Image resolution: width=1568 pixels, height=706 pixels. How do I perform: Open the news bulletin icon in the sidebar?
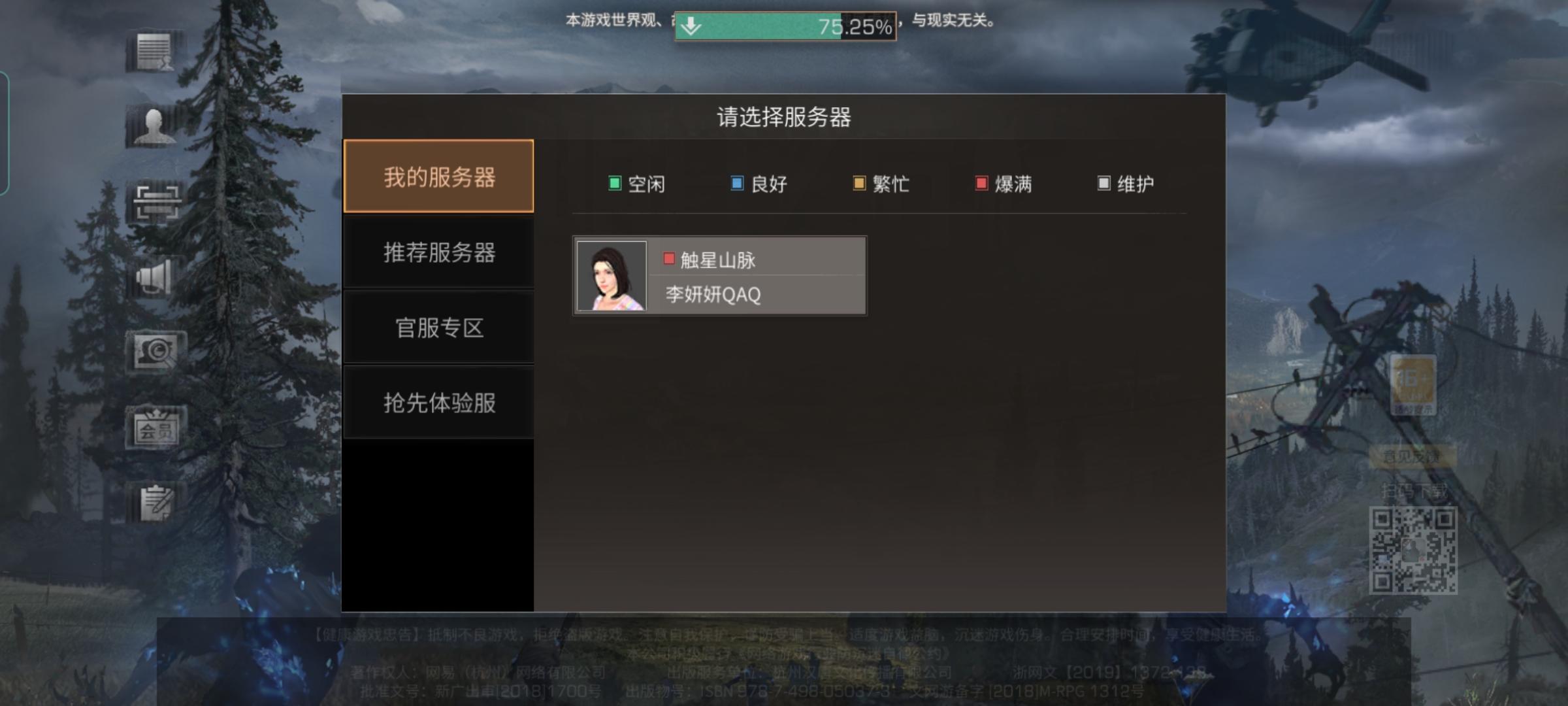(x=155, y=51)
